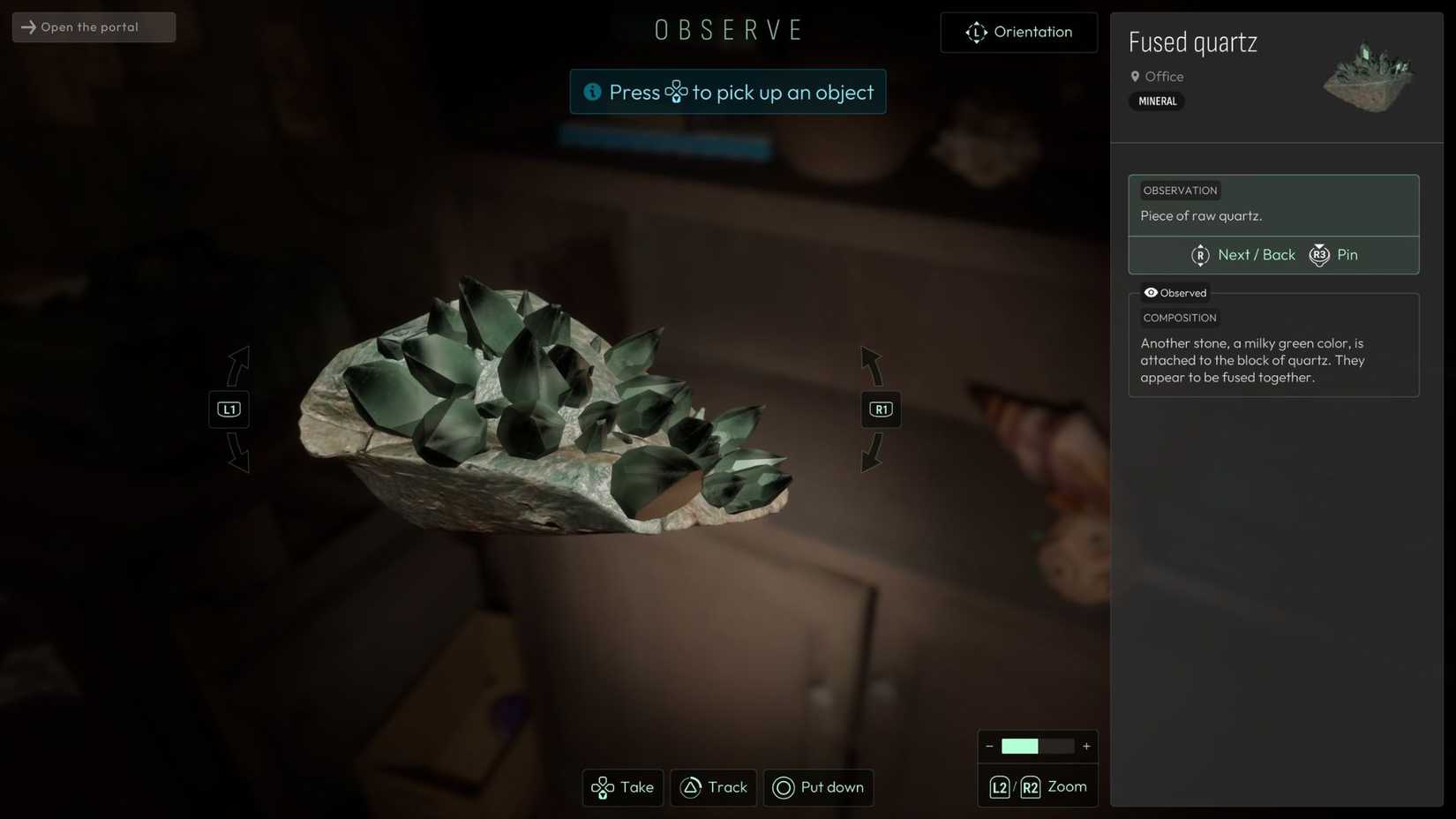The image size is (1456, 819).
Task: Go to Next / Back observation
Action: [x=1243, y=255]
